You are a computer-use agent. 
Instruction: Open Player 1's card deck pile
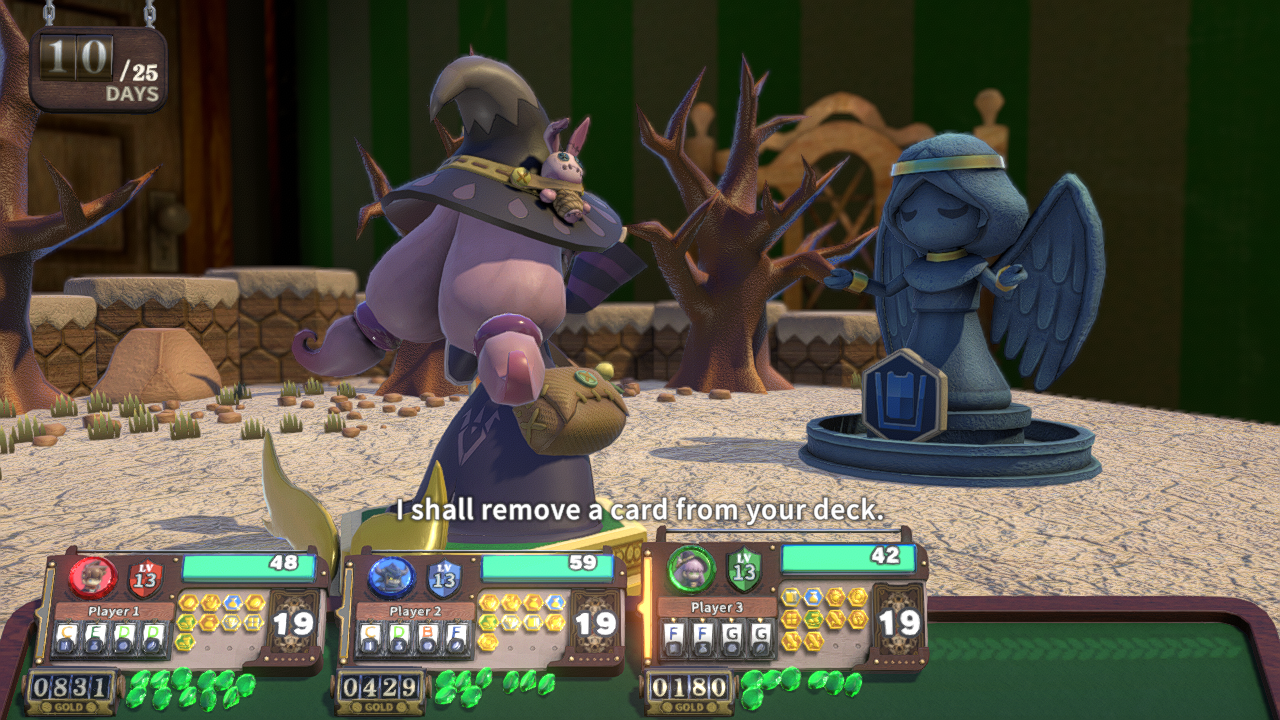(296, 624)
